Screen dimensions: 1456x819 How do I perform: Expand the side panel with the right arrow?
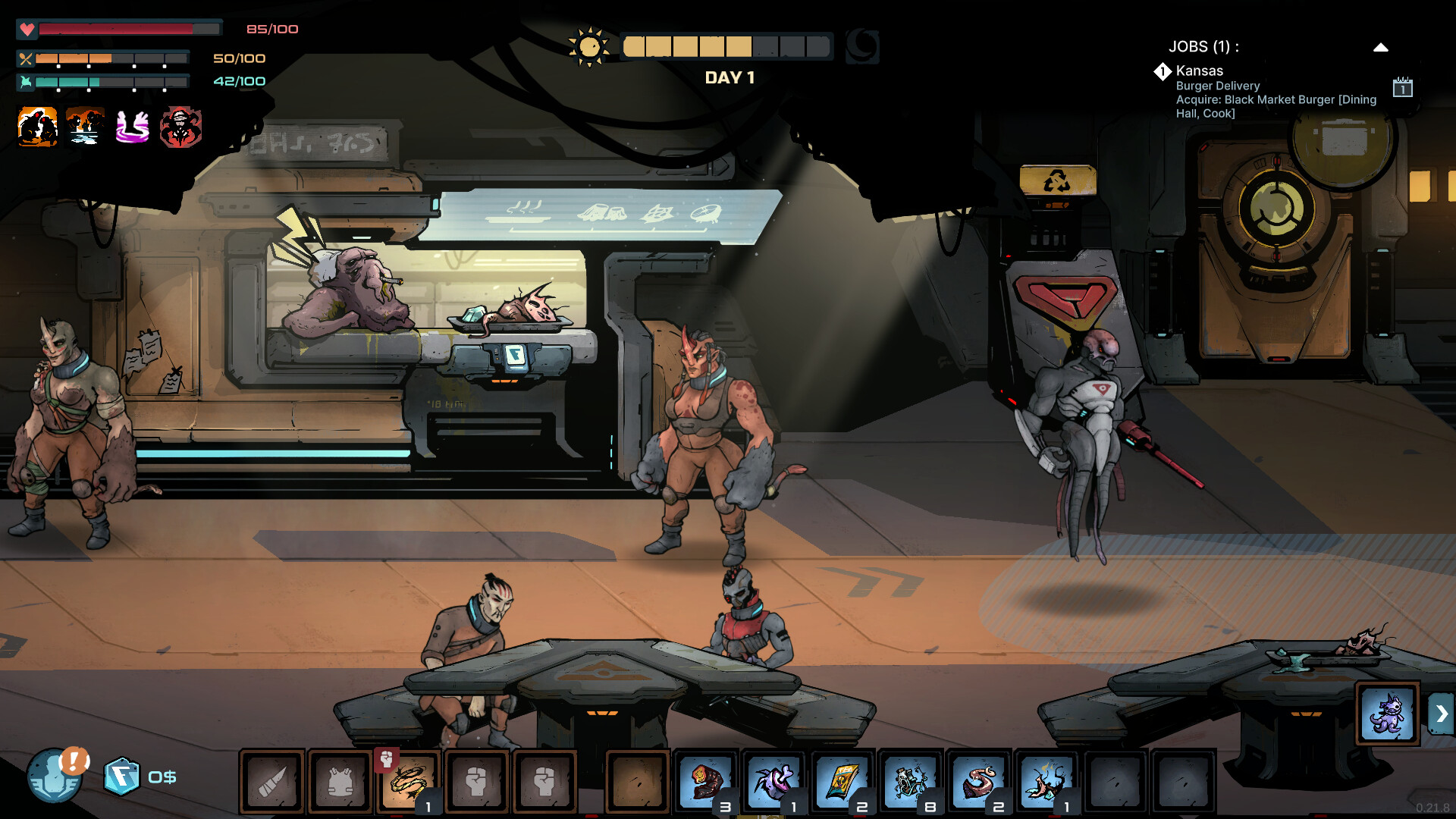(1442, 714)
